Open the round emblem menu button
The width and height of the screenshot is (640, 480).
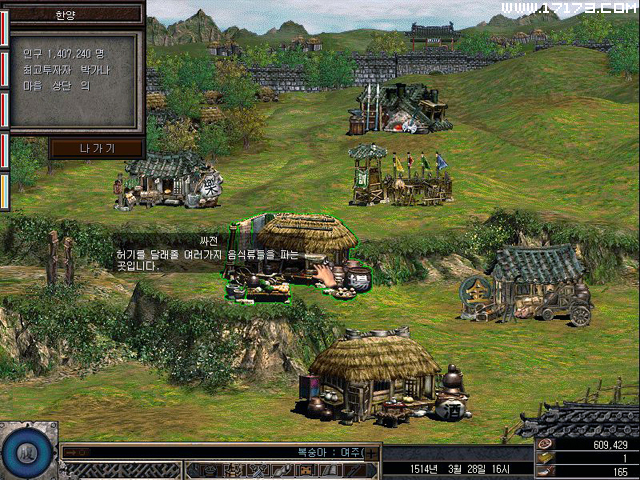[28, 452]
